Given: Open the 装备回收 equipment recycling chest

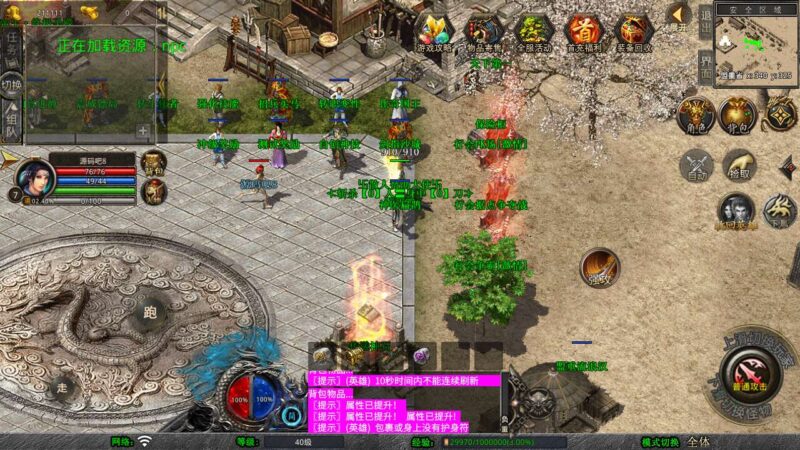Looking at the screenshot, I should [632, 32].
